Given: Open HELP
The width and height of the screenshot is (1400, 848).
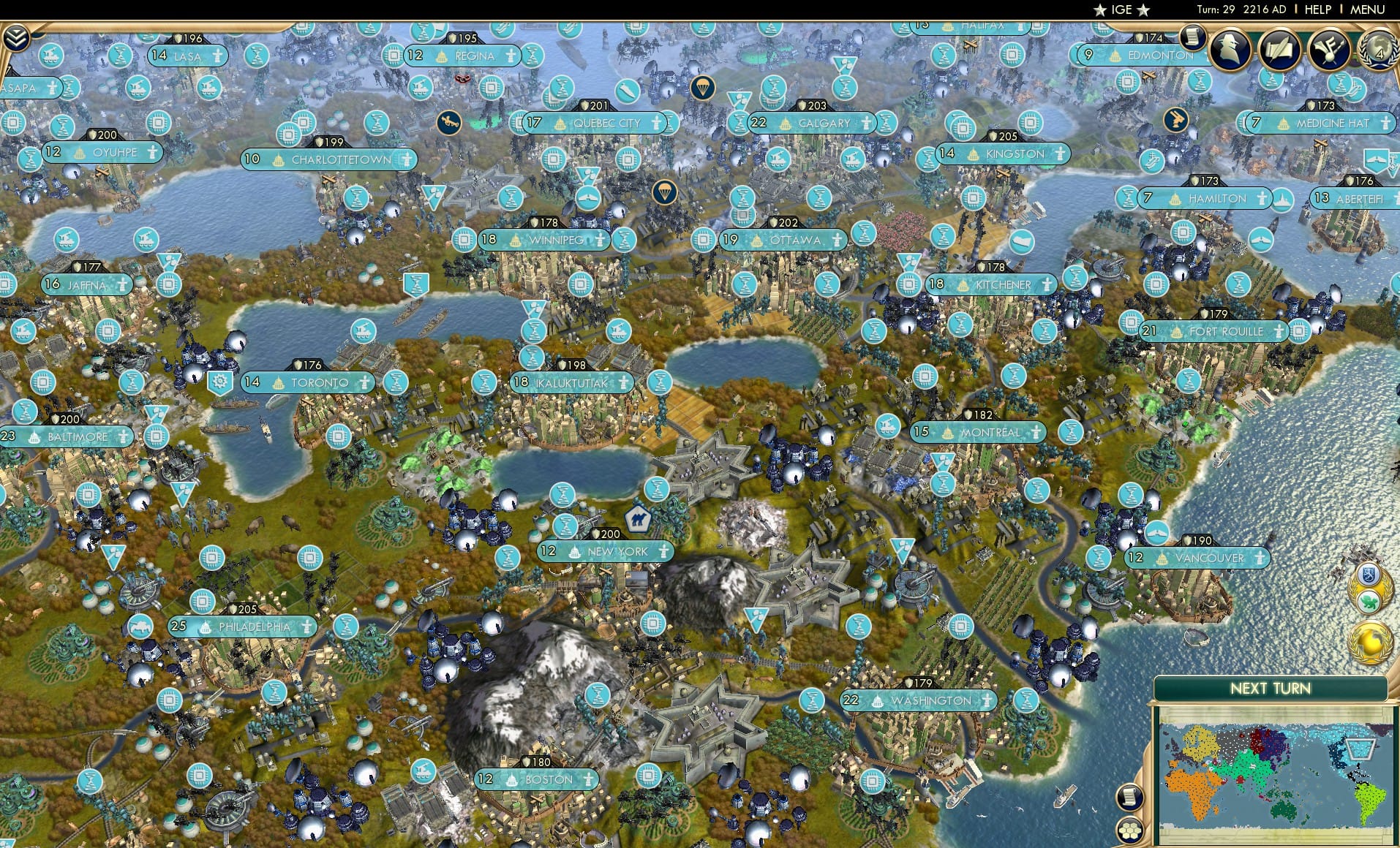Looking at the screenshot, I should pyautogui.click(x=1317, y=10).
